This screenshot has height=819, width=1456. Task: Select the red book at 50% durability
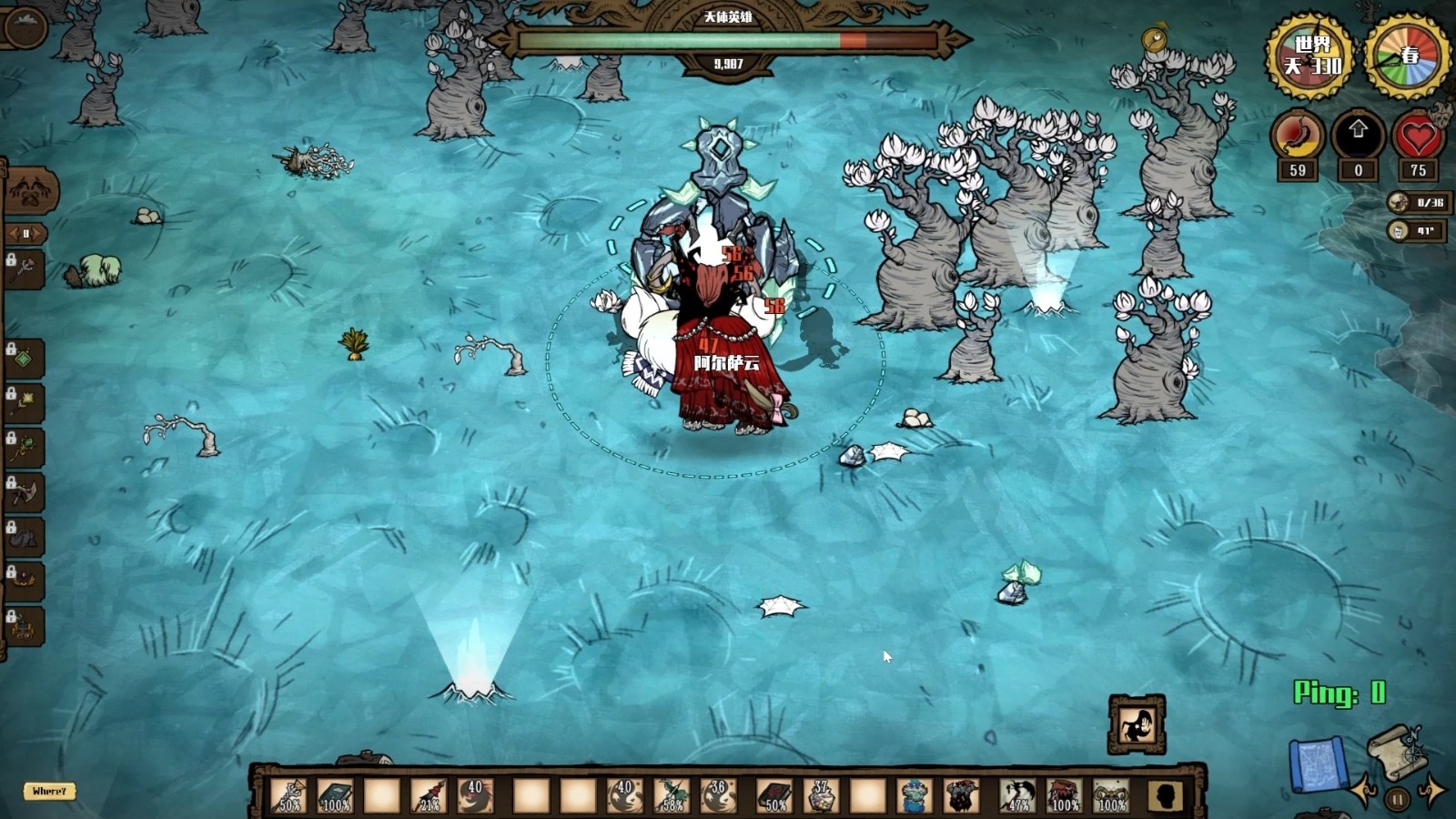(x=773, y=795)
